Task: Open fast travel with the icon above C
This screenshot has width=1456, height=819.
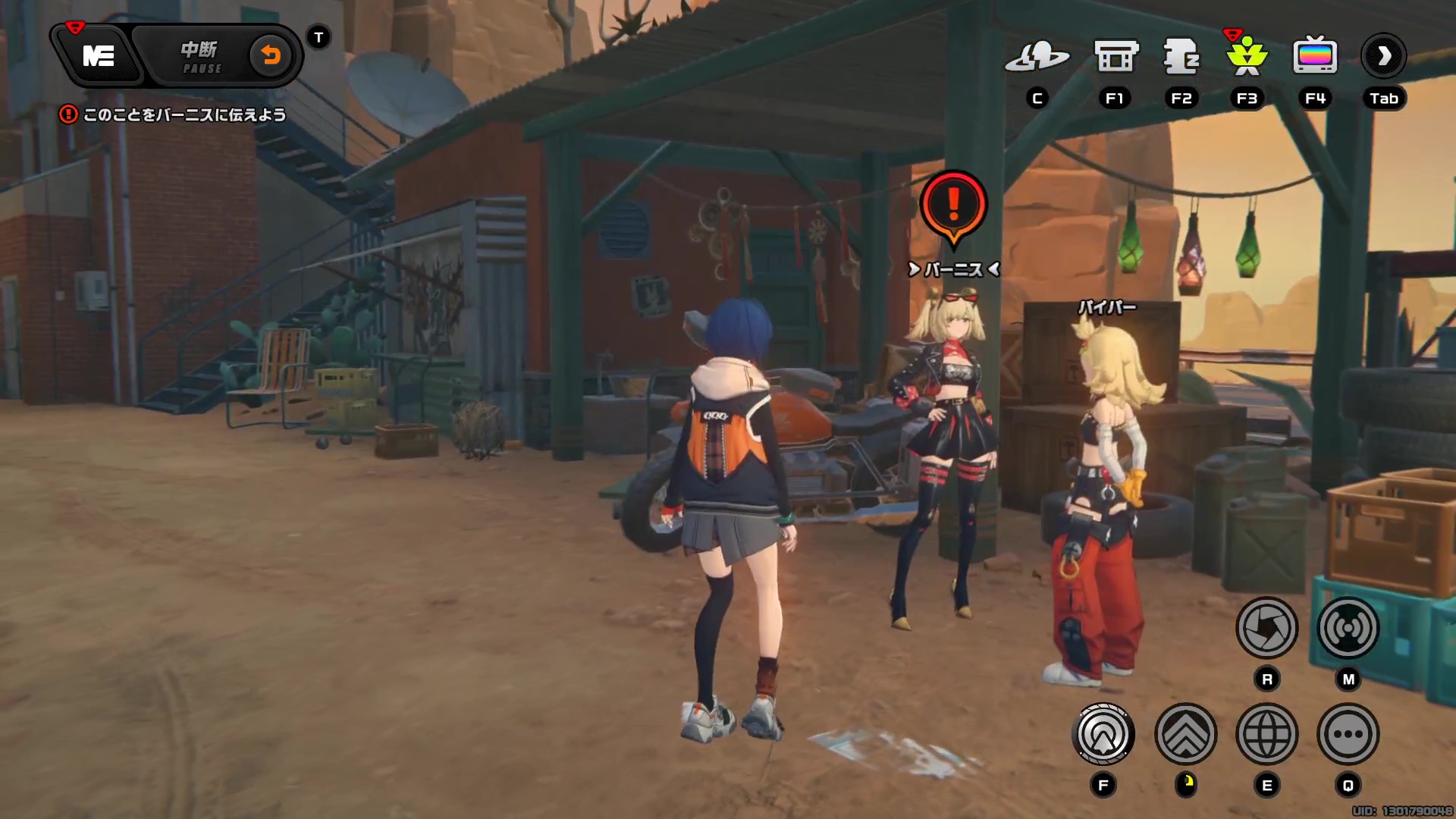Action: point(1038,55)
